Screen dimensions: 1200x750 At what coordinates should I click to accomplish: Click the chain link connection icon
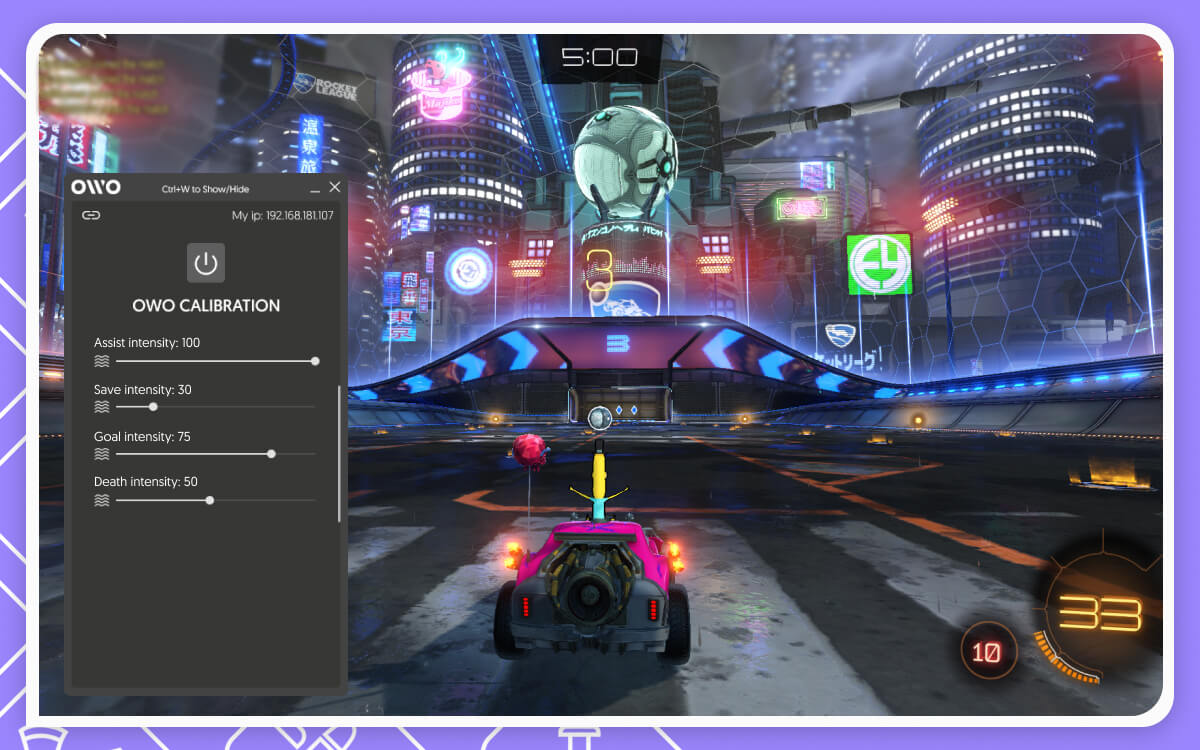tap(91, 215)
